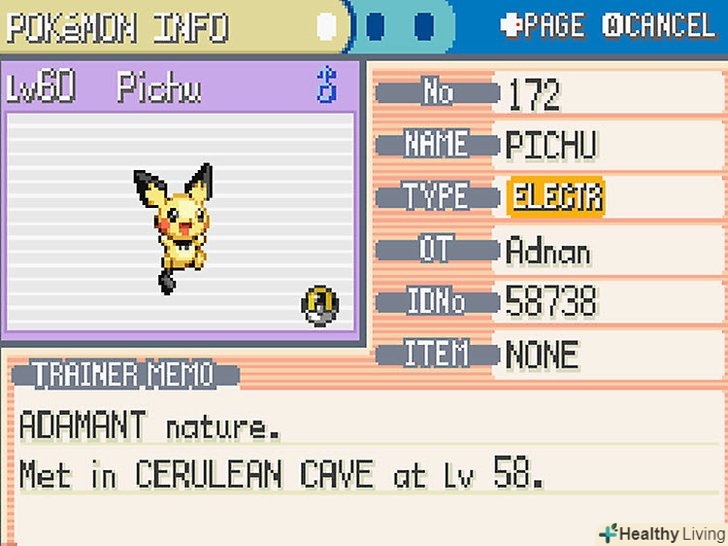Click the Poké Ball icon beside Pichu
Viewport: 728px width, 546px height.
(320, 304)
